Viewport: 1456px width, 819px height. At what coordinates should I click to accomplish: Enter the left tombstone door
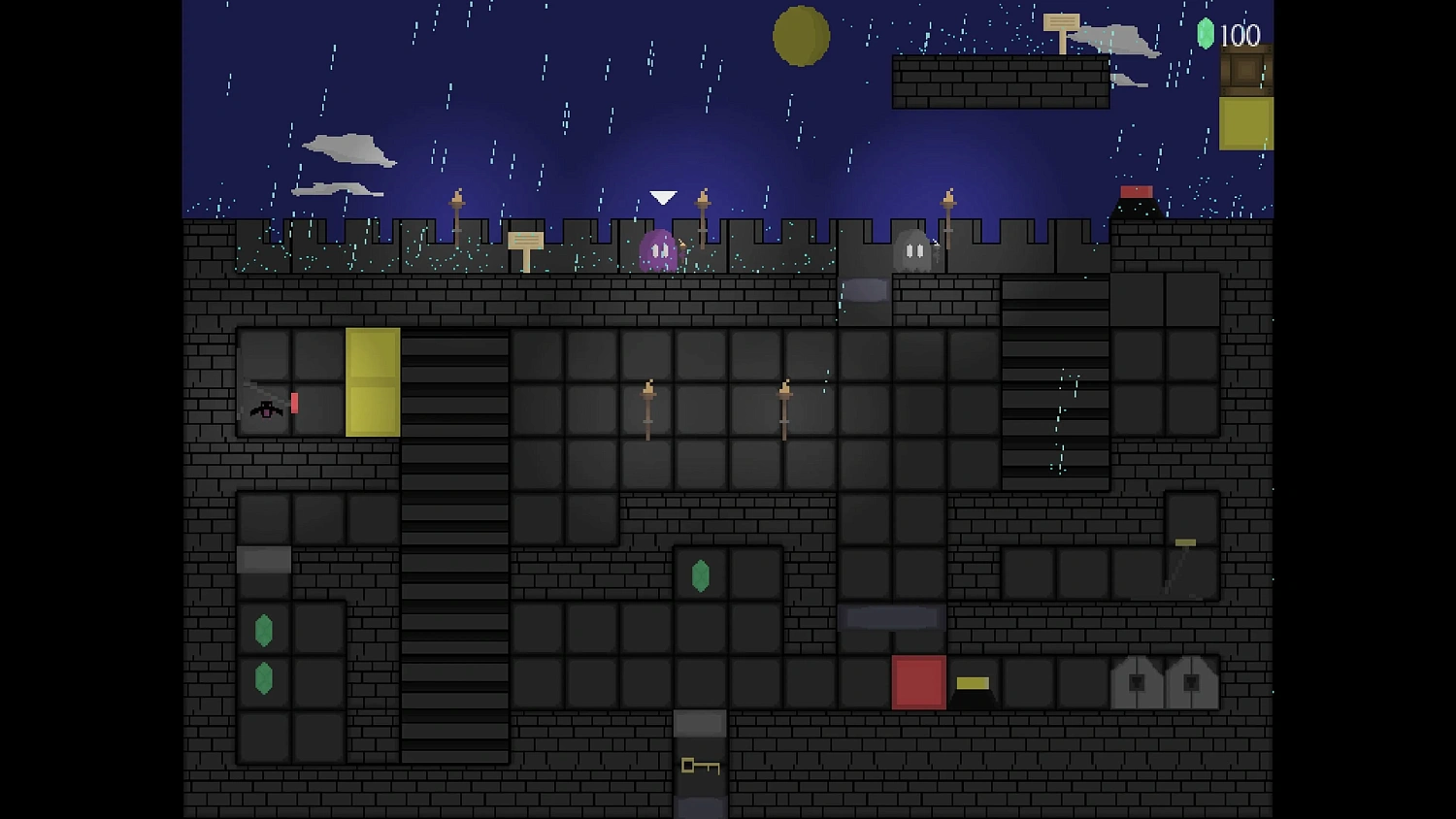click(1138, 682)
